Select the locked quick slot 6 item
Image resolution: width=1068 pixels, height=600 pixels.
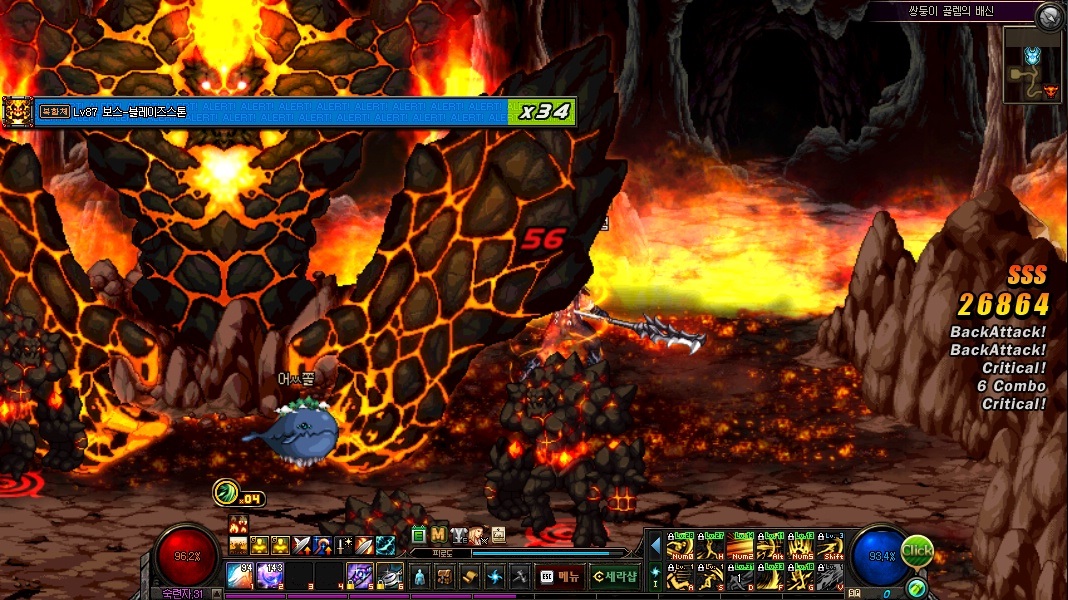point(390,575)
